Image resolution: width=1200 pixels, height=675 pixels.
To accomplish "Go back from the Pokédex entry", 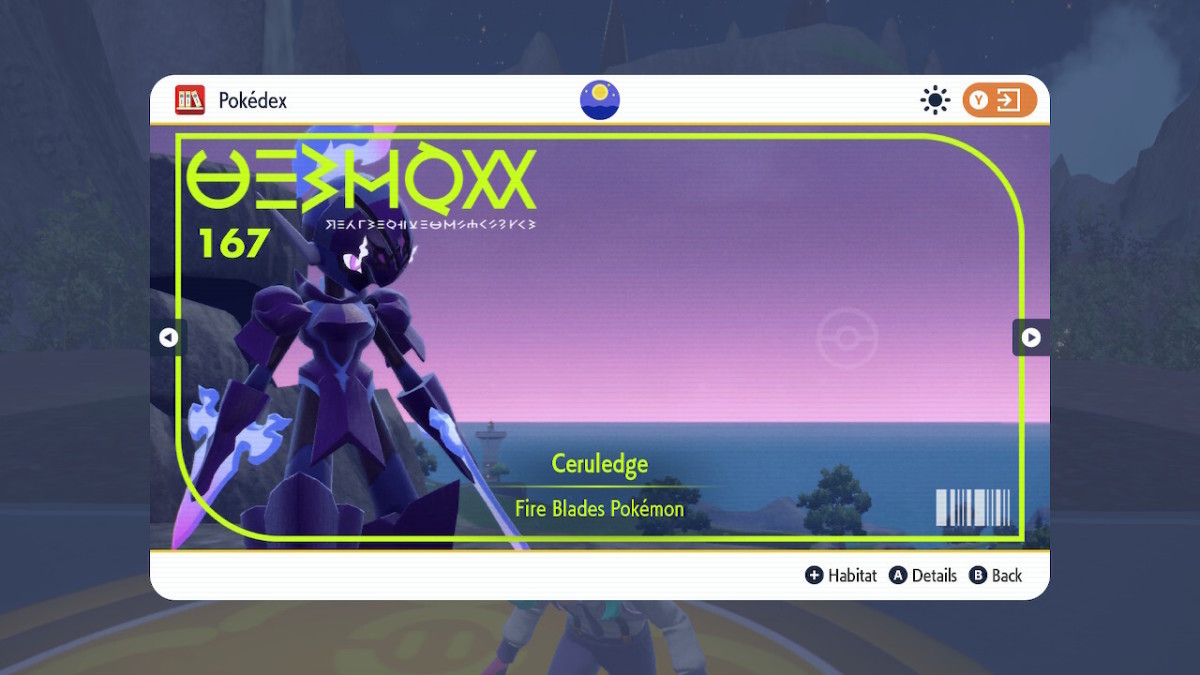I will coord(995,575).
